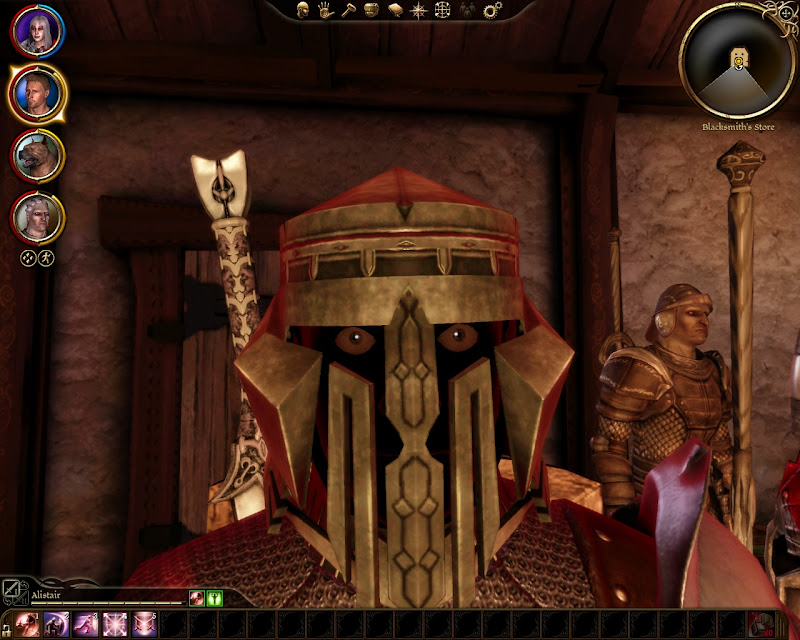The width and height of the screenshot is (800, 640).
Task: Open the skills hand icon
Action: click(325, 10)
